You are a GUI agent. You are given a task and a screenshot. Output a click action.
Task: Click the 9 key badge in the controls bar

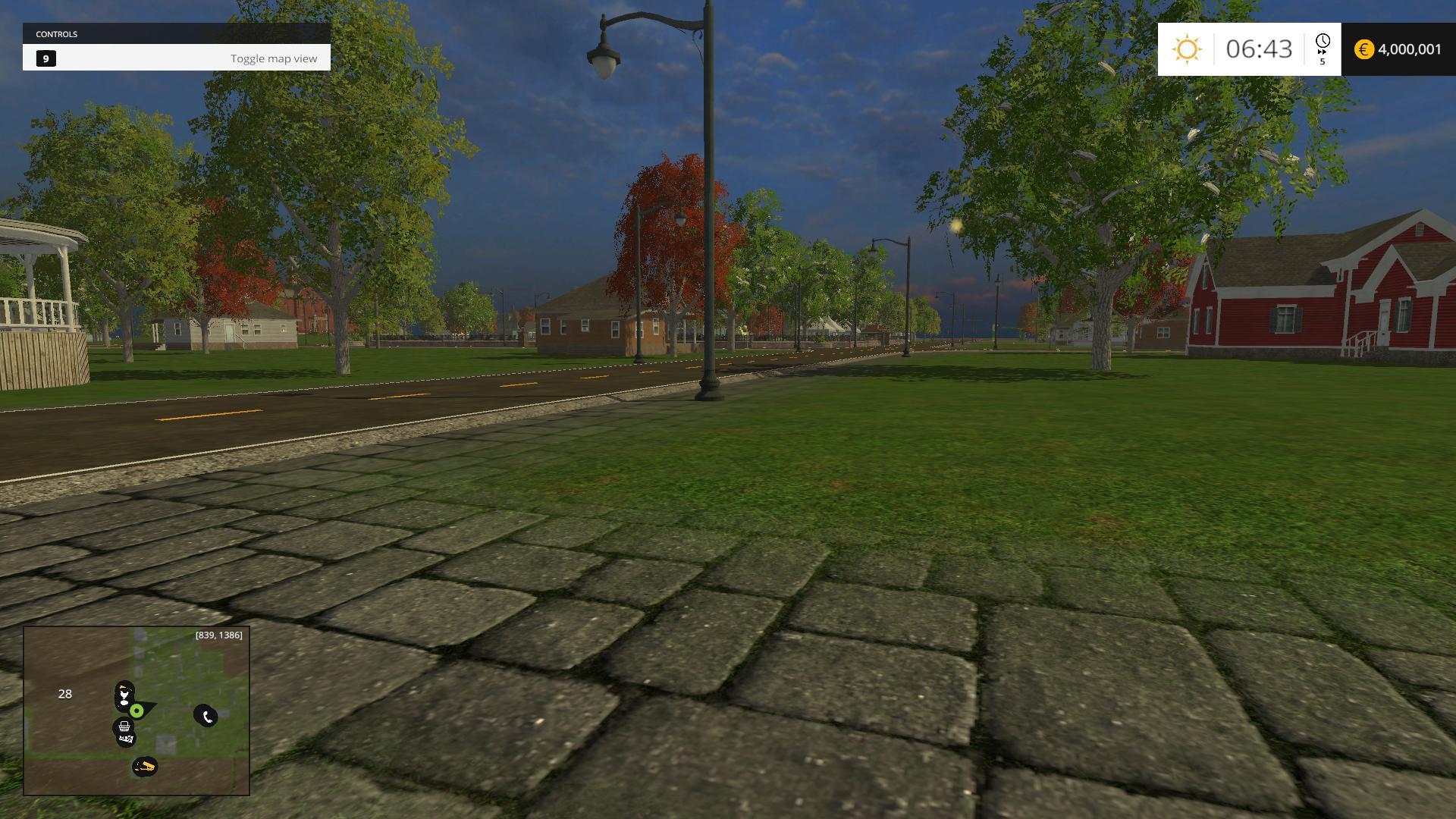(47, 58)
